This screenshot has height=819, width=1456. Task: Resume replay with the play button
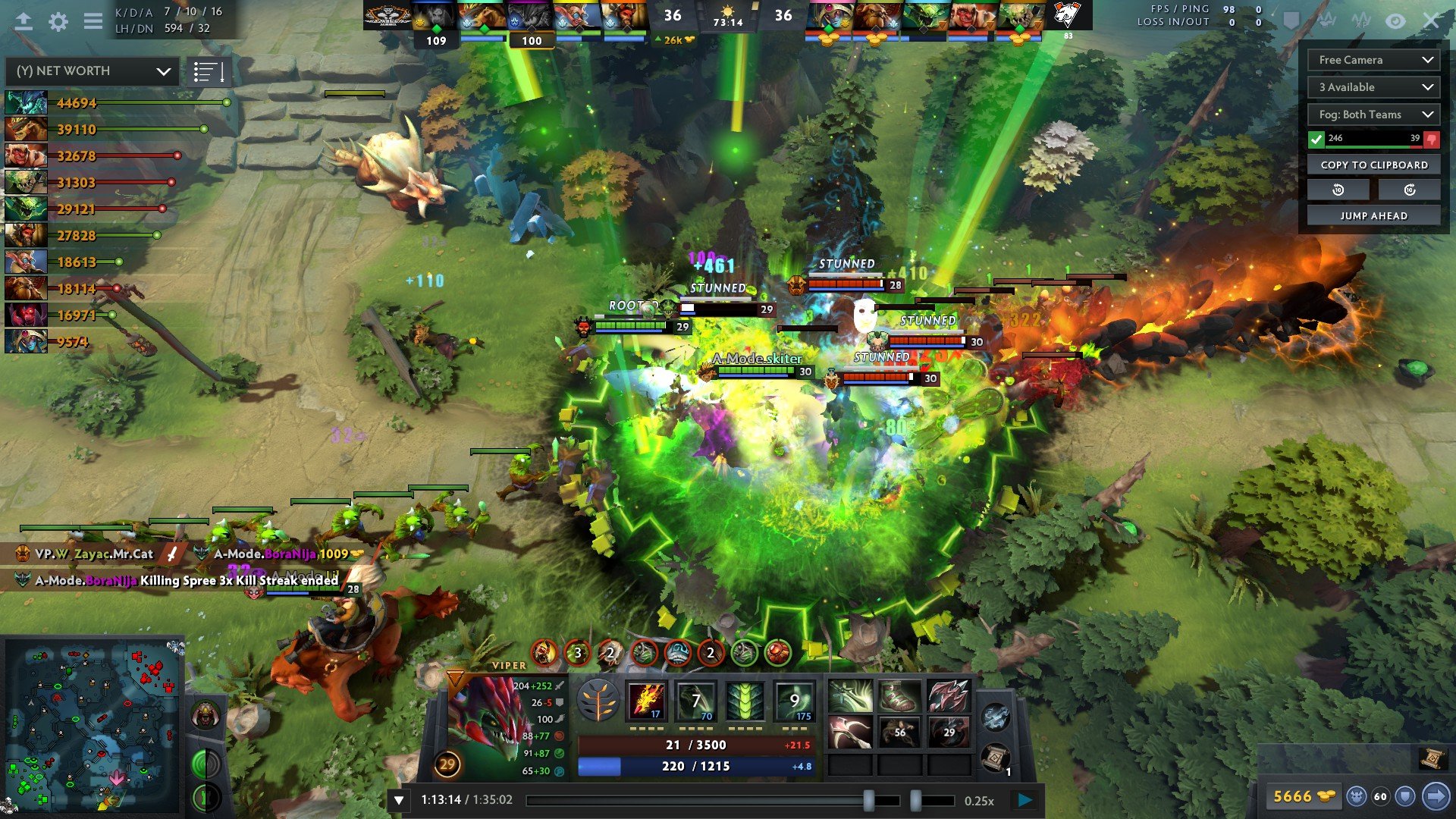pos(1025,799)
